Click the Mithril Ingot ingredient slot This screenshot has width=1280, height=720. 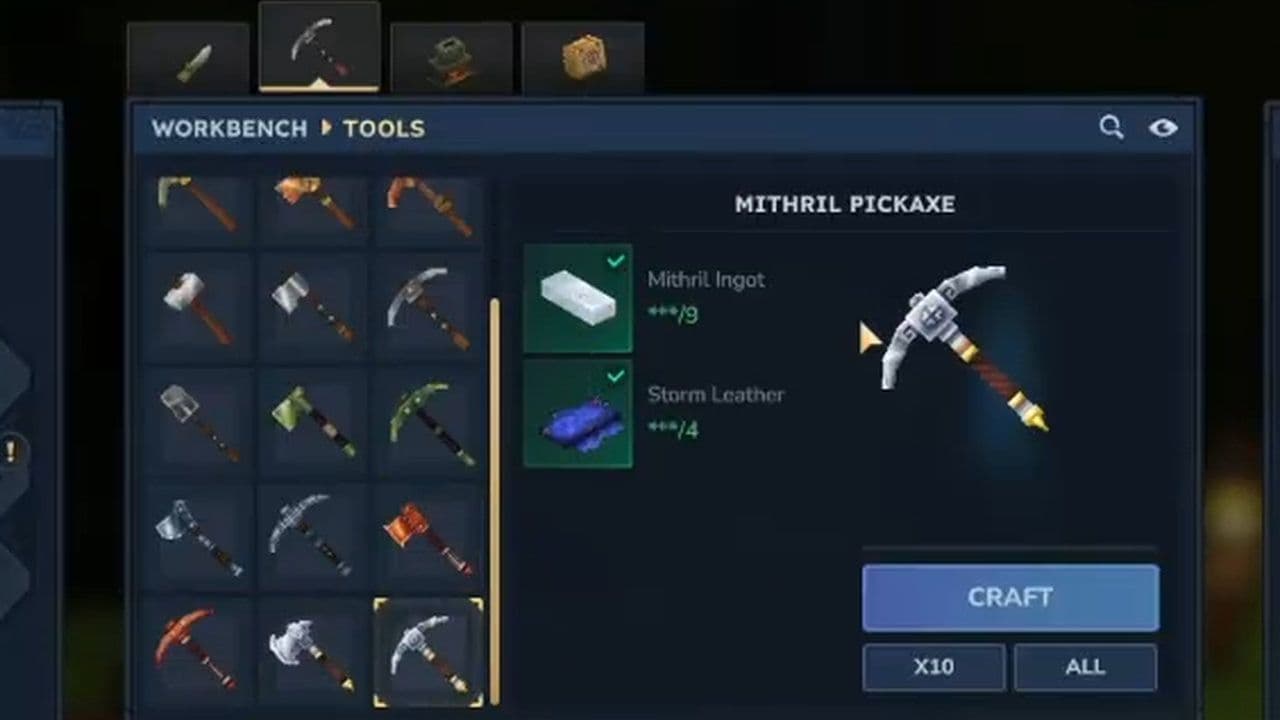point(578,297)
